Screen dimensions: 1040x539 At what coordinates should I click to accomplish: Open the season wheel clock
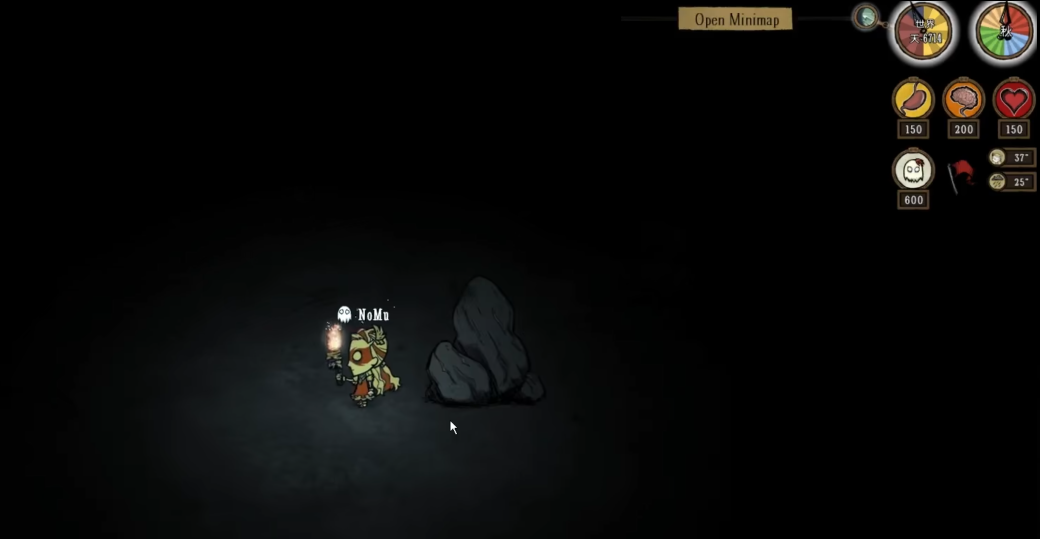coord(1004,32)
